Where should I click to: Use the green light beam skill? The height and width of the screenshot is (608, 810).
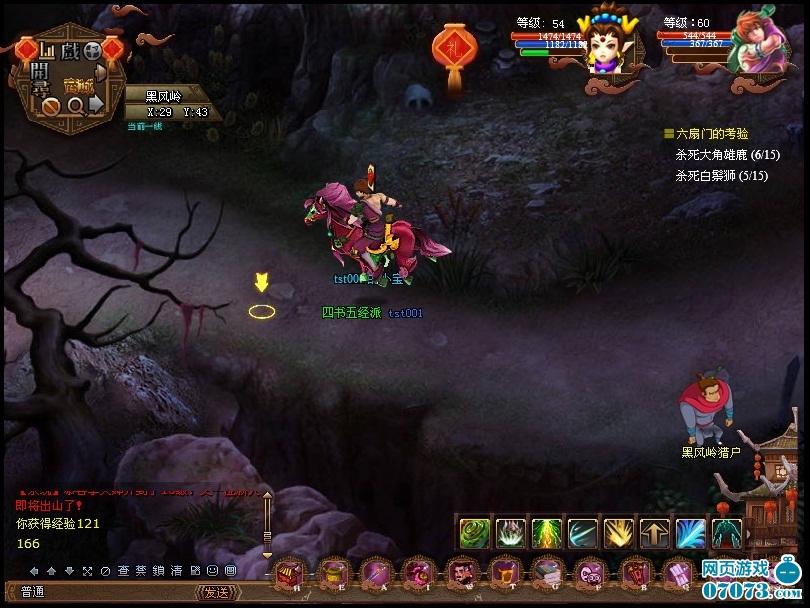click(546, 533)
